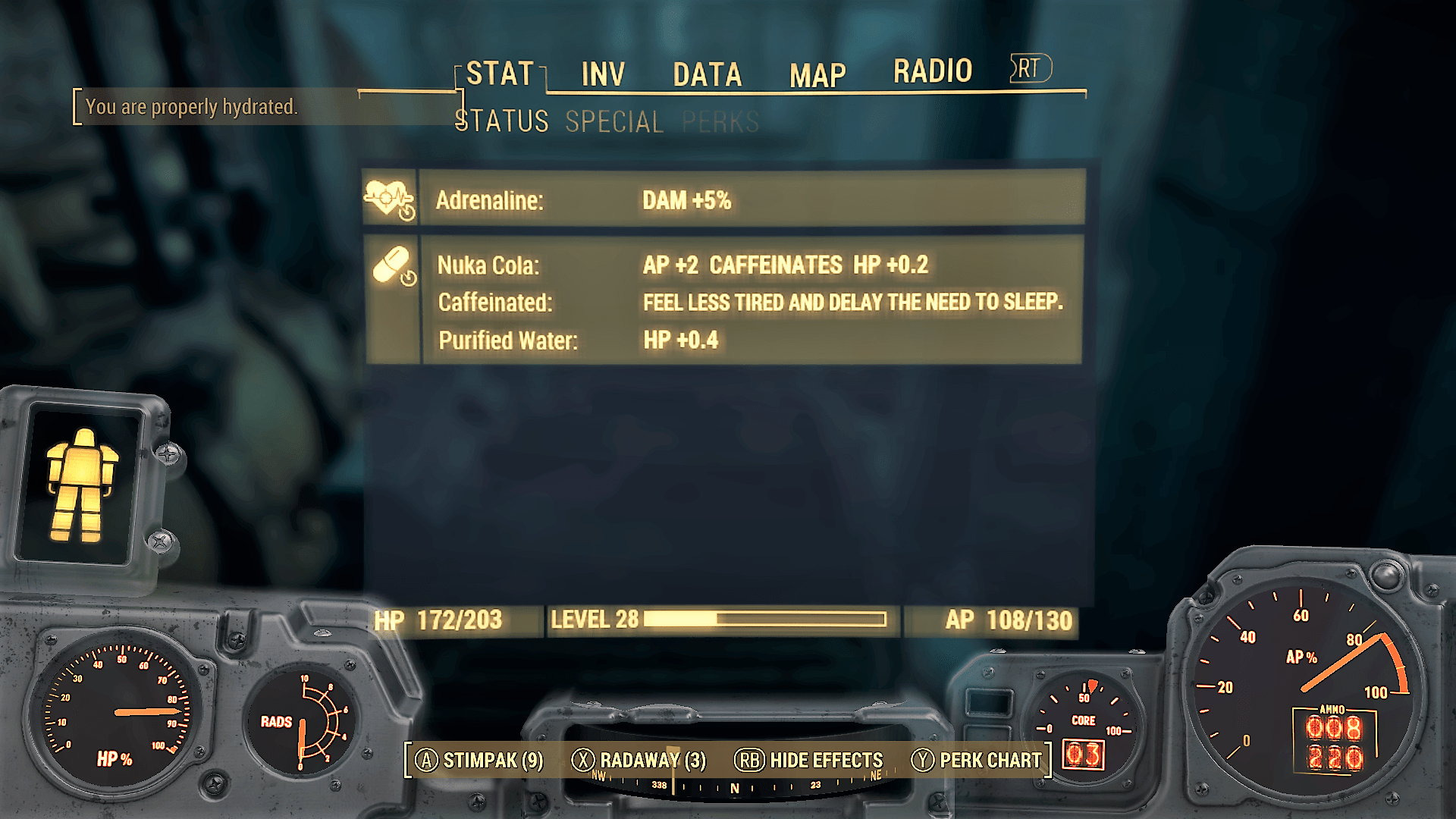
Task: Click the Nuka Cola effect entry
Action: pos(682,265)
